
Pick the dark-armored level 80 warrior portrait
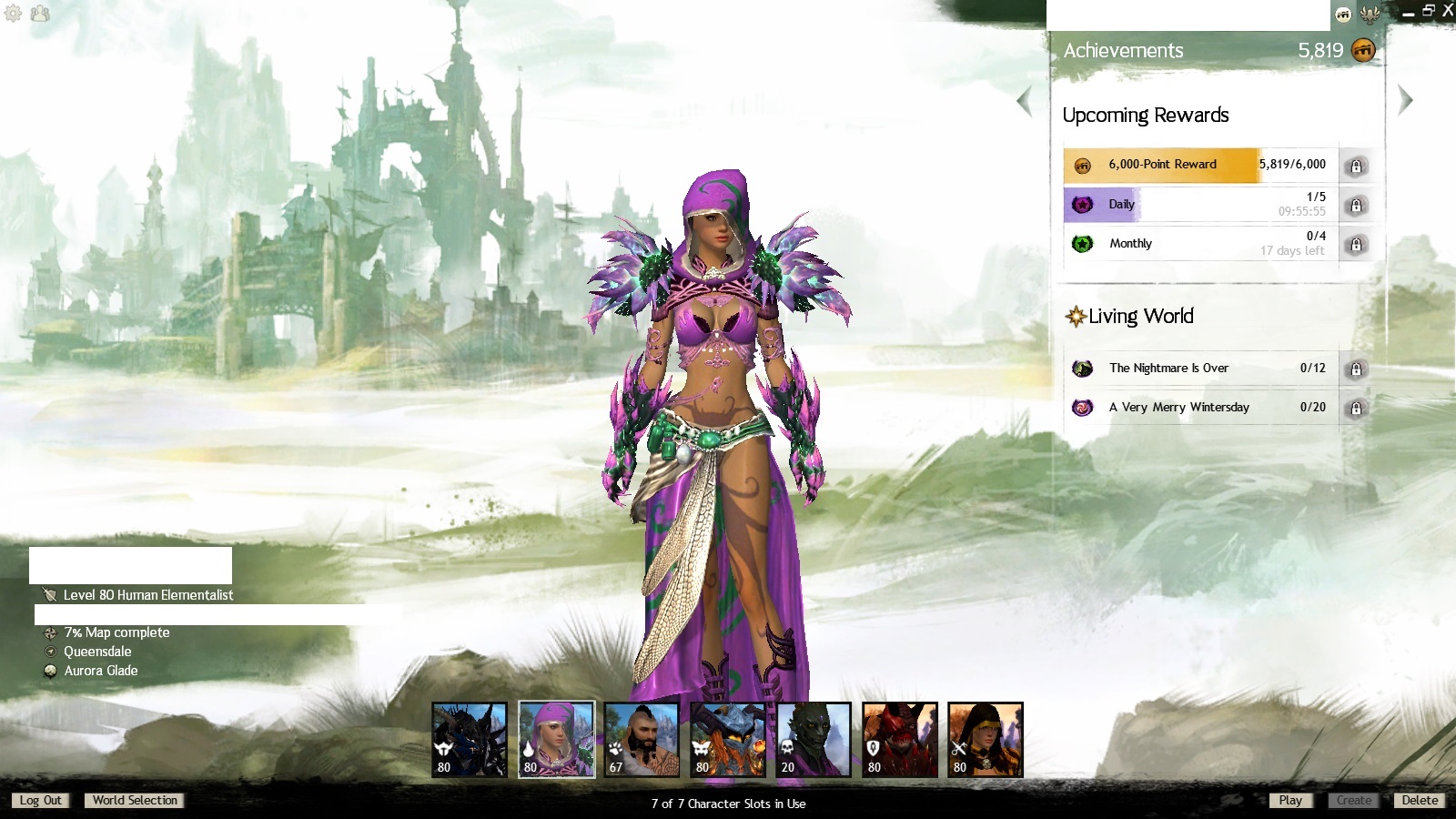point(470,740)
